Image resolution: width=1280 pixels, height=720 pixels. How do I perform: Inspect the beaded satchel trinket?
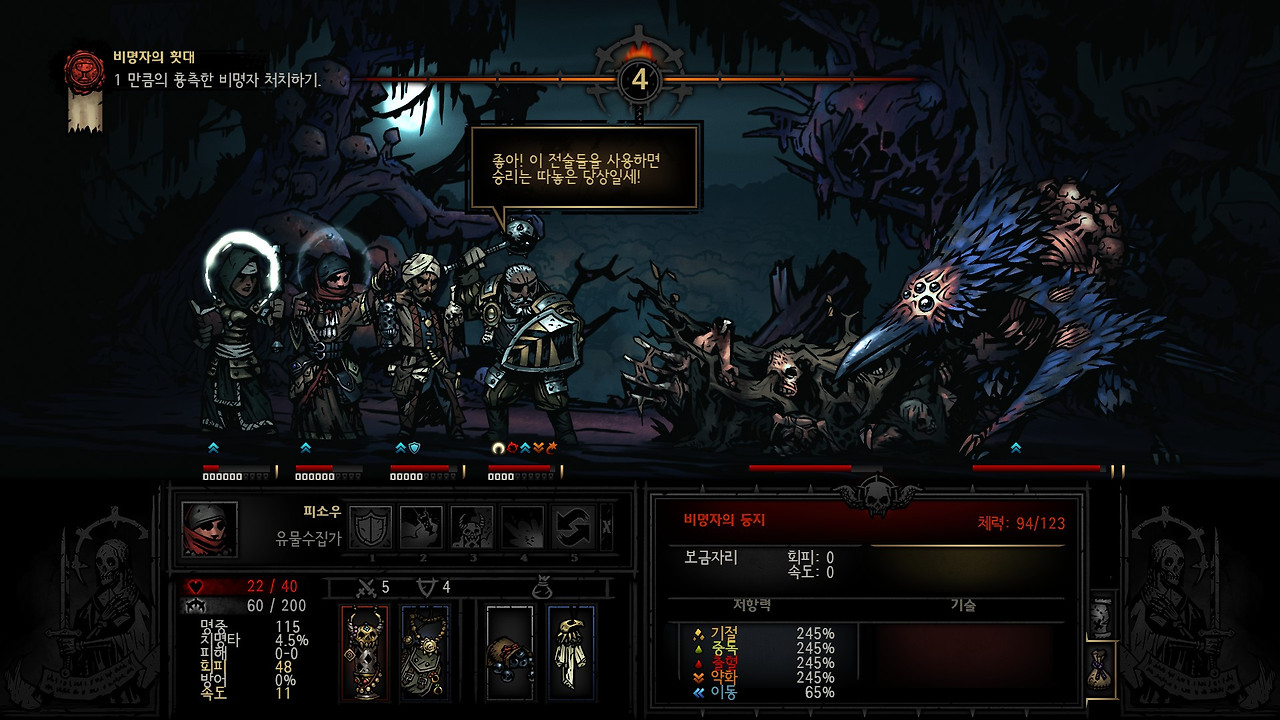pyautogui.click(x=425, y=653)
